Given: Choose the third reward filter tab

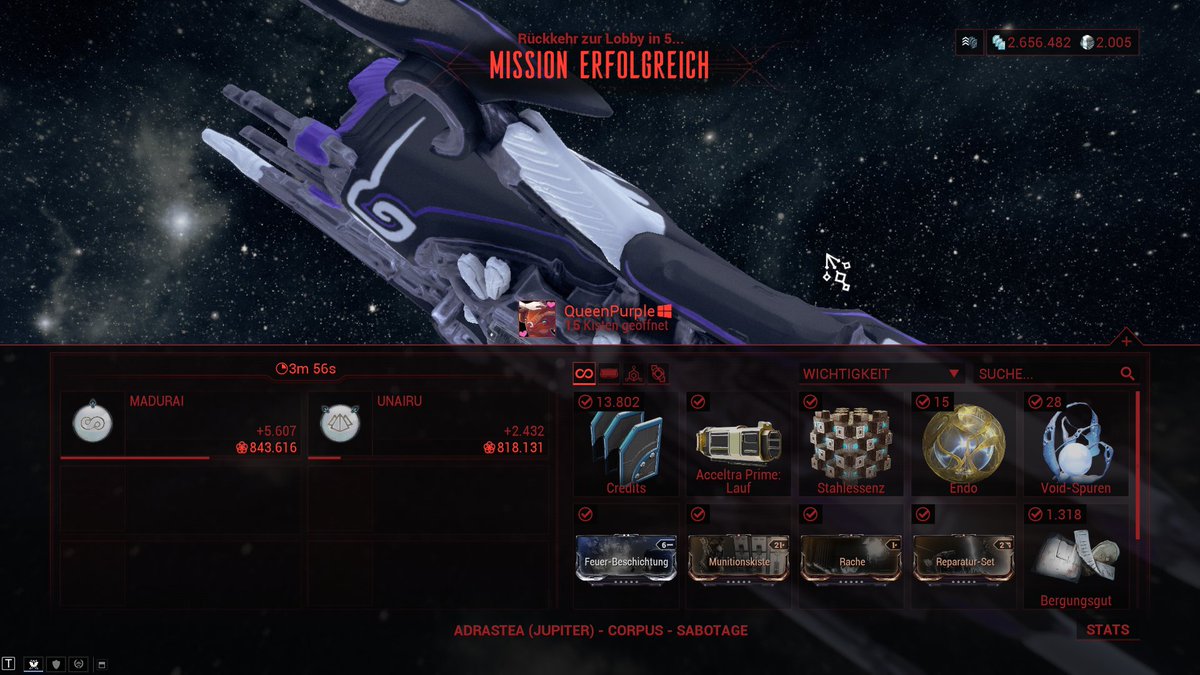Looking at the screenshot, I should pyautogui.click(x=633, y=374).
